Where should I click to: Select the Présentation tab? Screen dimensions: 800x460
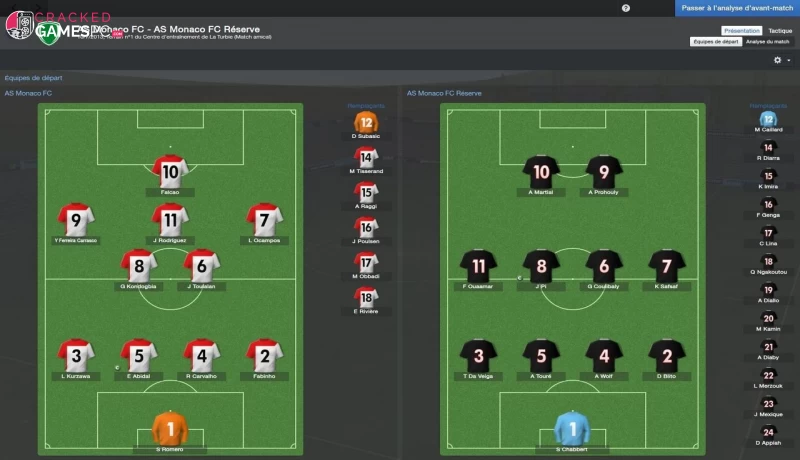742,31
